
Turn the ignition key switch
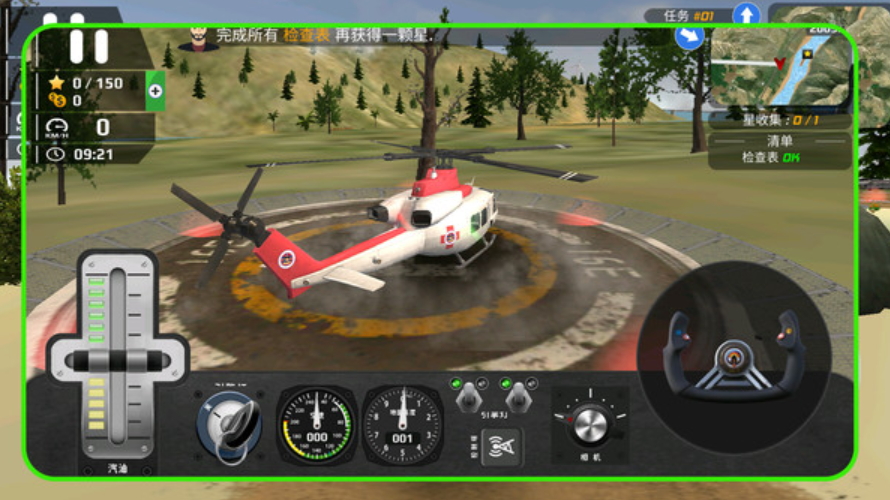click(x=231, y=424)
